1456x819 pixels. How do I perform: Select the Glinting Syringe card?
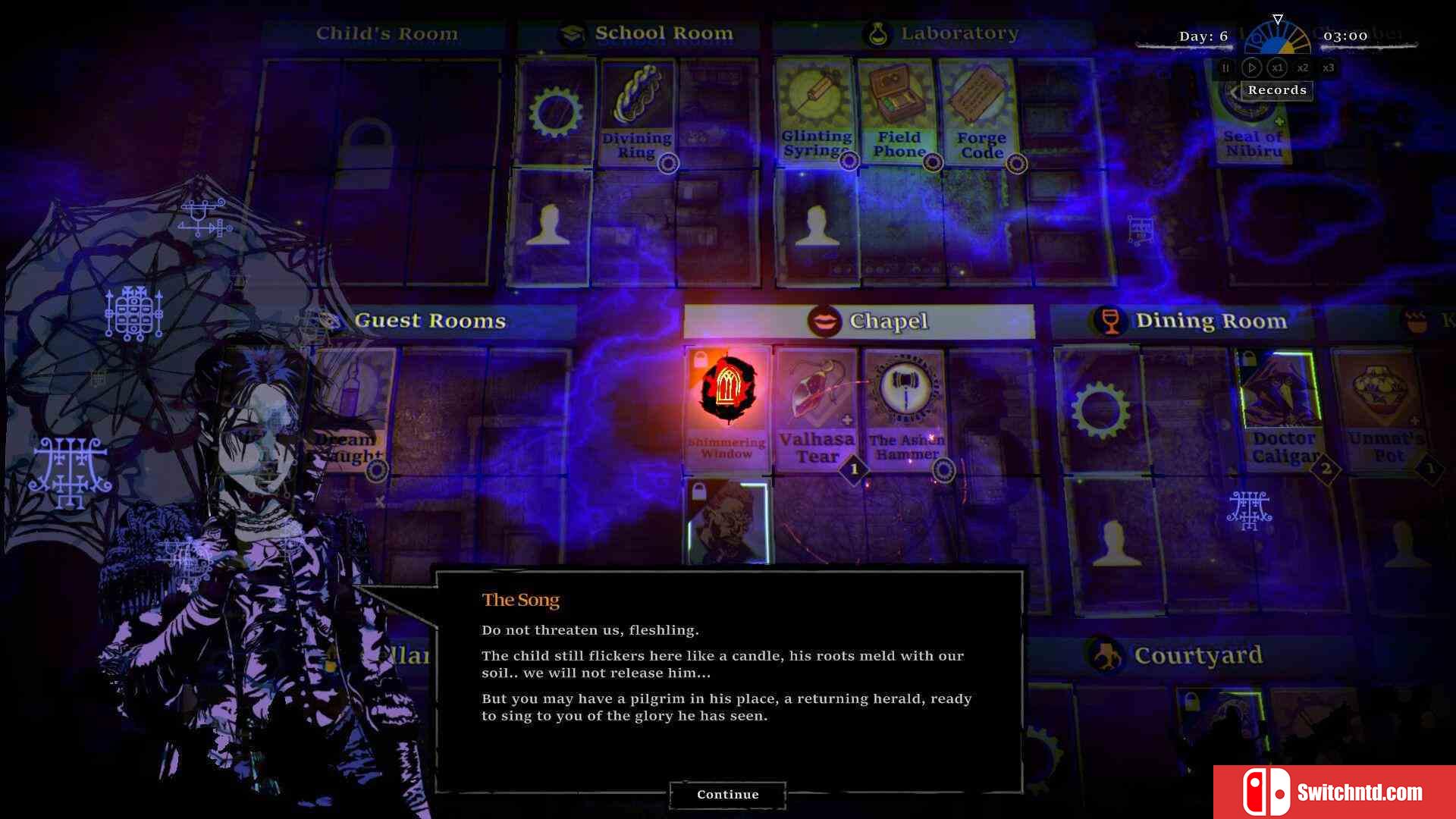pyautogui.click(x=816, y=111)
